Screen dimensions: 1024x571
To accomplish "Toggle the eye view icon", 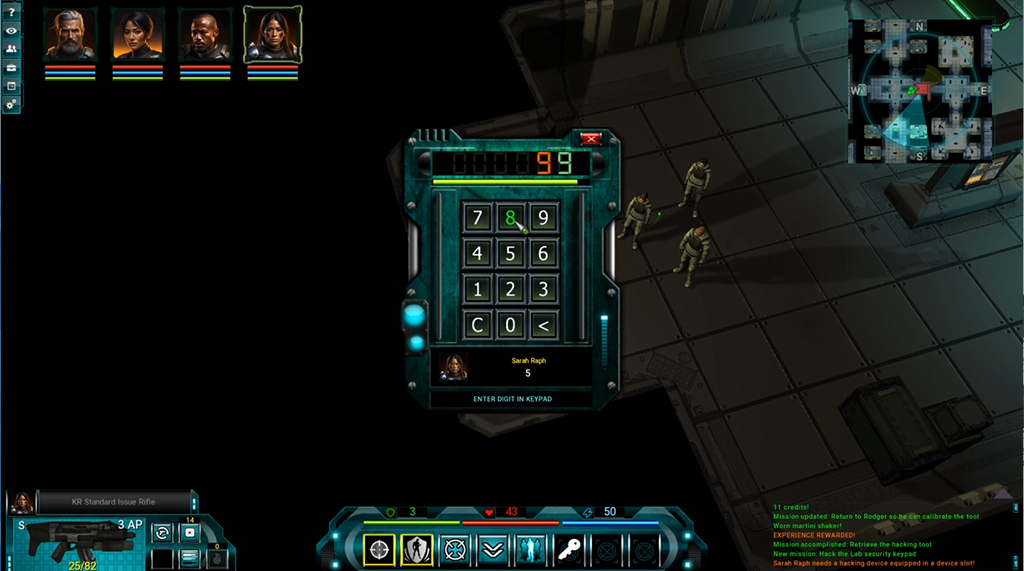I will pos(11,30).
